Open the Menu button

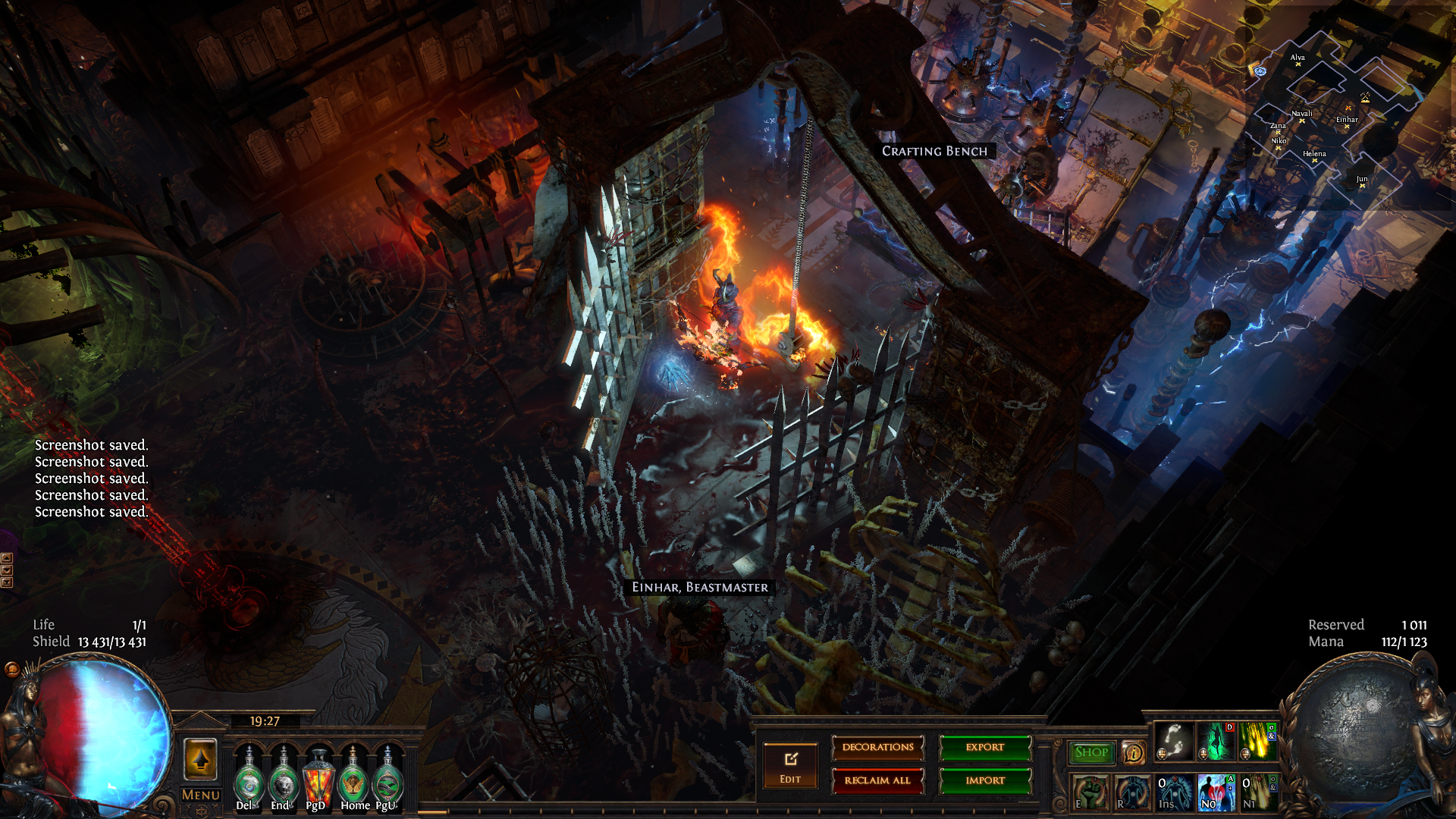pyautogui.click(x=201, y=795)
